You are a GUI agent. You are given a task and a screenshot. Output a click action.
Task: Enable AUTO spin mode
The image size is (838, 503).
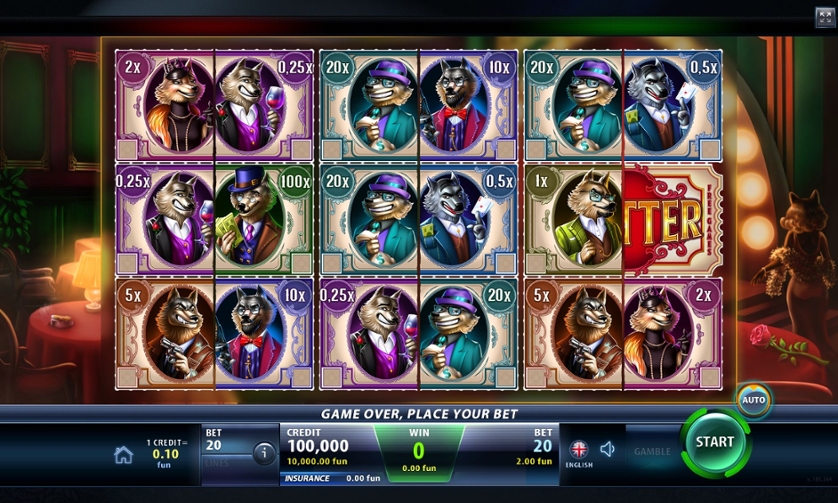click(754, 400)
